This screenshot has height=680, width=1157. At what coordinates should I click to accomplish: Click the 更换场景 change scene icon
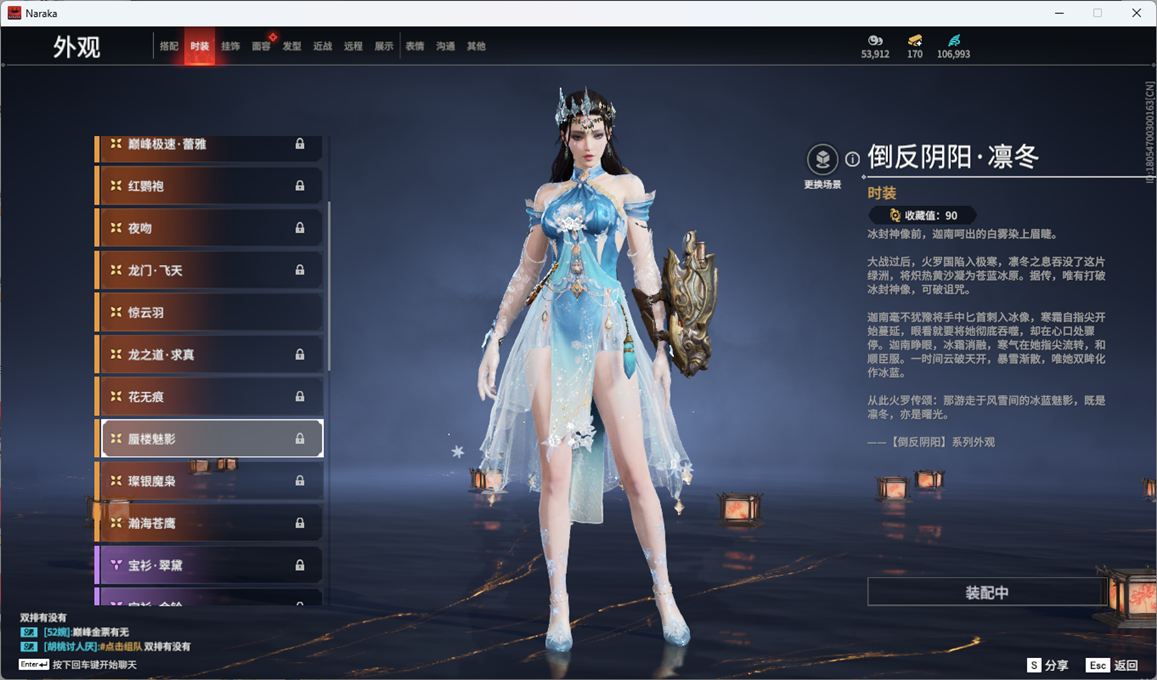tap(822, 159)
